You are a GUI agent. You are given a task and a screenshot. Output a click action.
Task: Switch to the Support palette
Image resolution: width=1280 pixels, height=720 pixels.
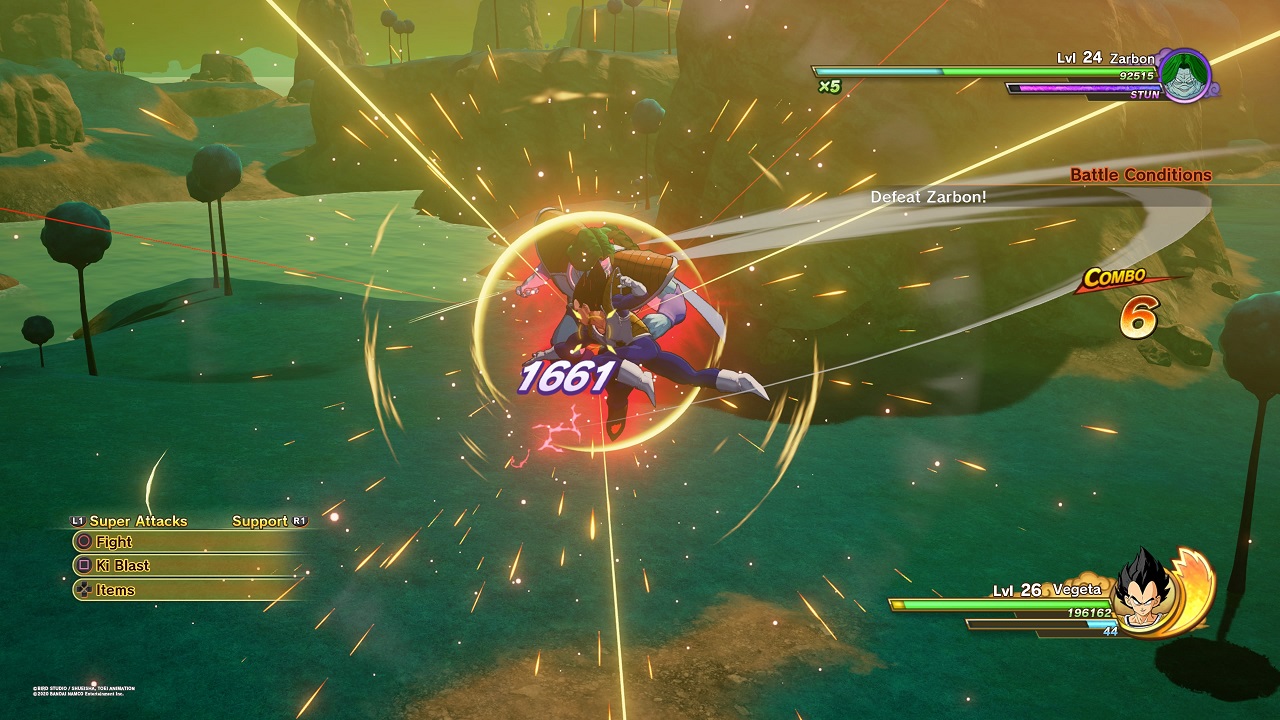coord(260,521)
